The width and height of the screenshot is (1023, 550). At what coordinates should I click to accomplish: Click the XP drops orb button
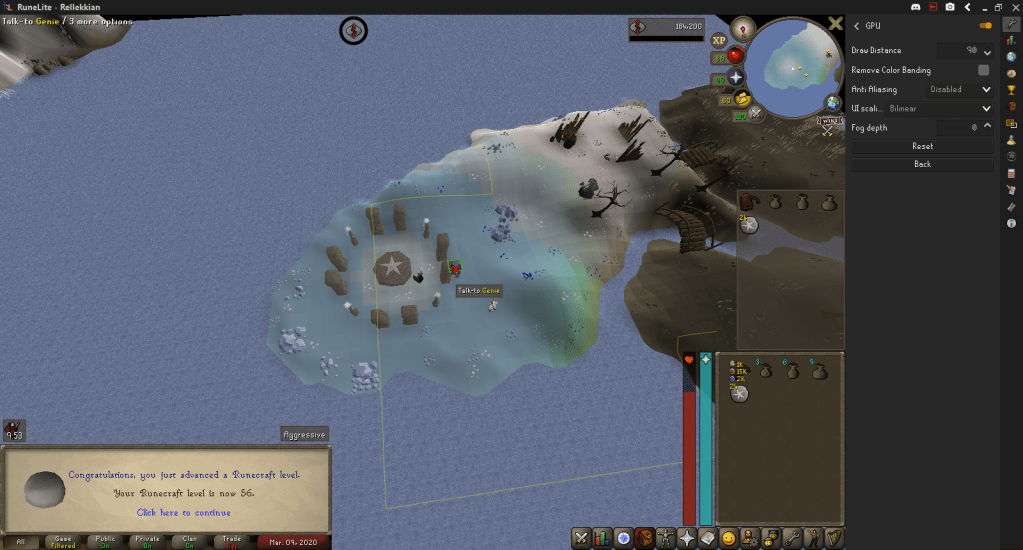pos(719,40)
